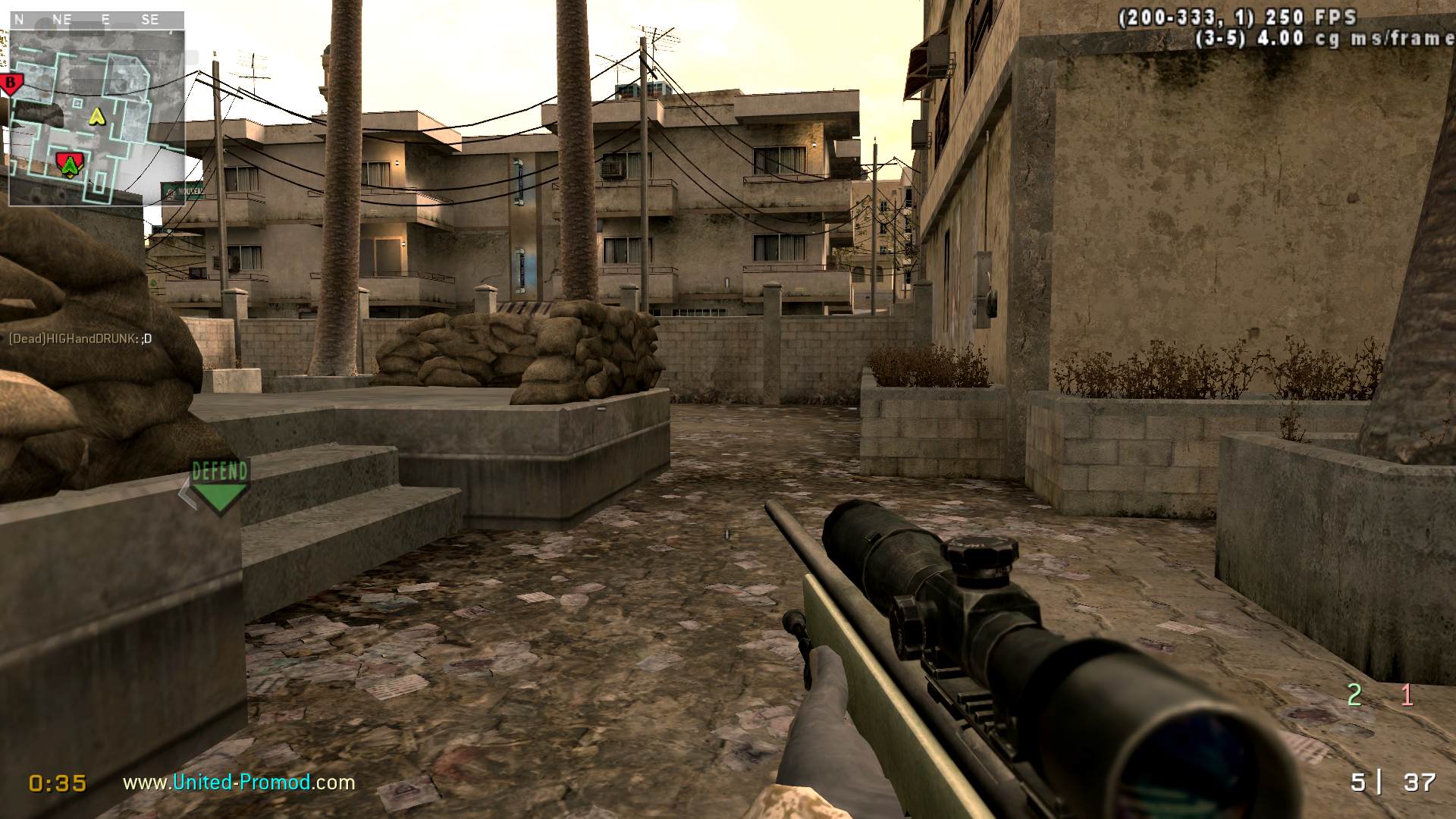
Task: Select the red B bombsite marker on minimap
Action: point(11,83)
